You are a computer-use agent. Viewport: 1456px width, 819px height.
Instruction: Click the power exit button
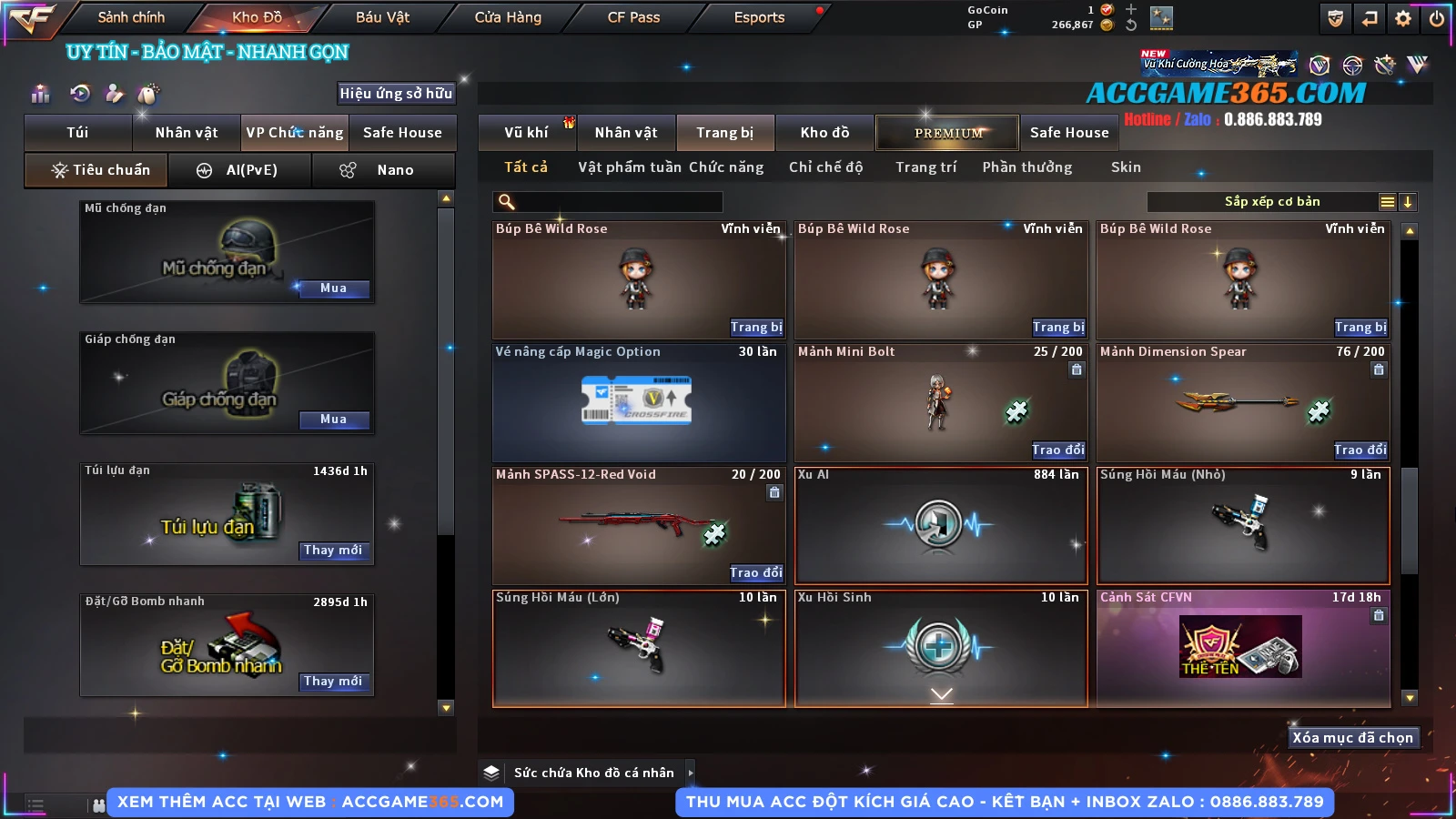[1437, 18]
